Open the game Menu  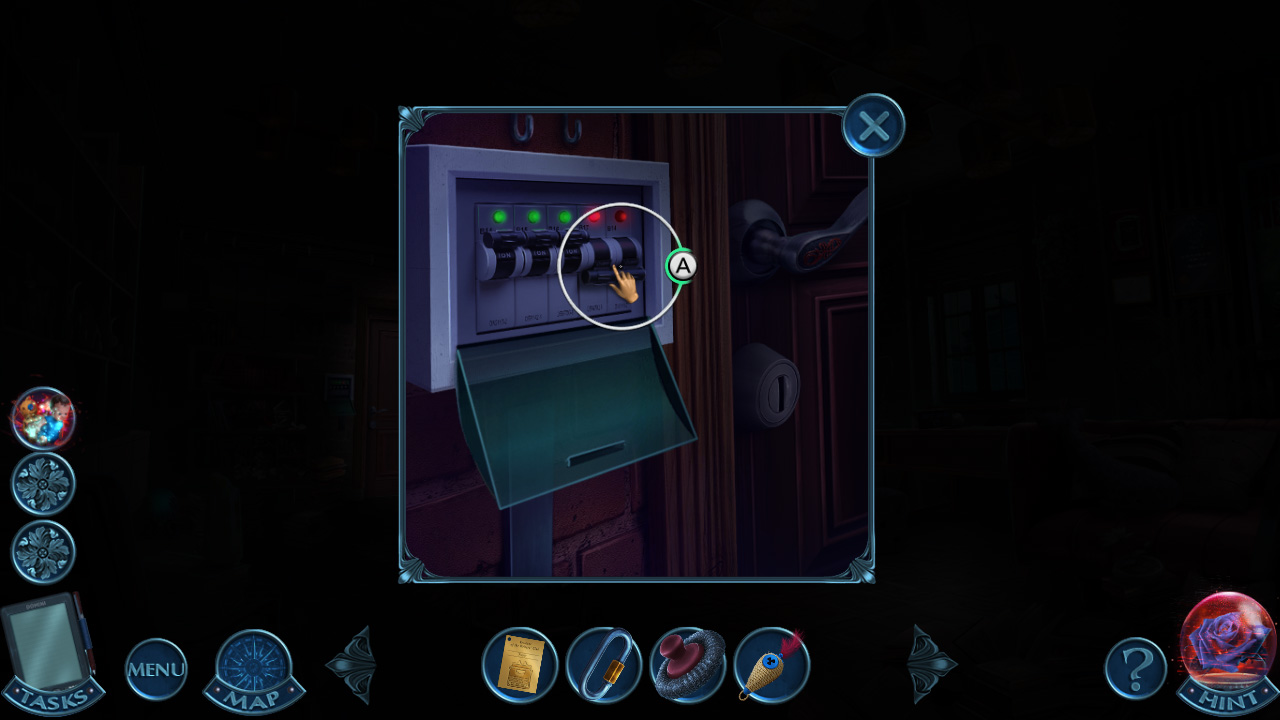click(155, 668)
